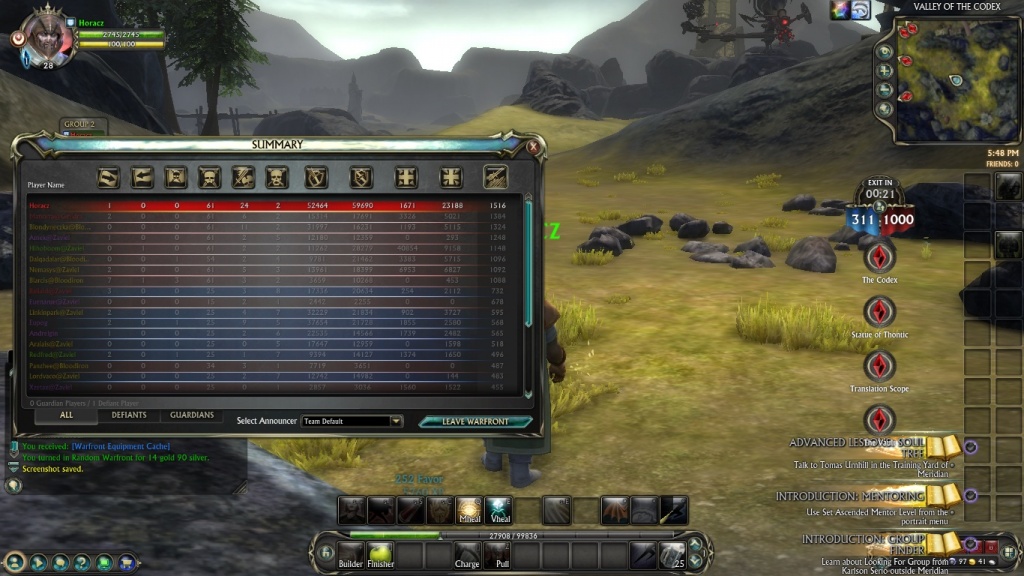Activate the Charge ability

point(467,553)
